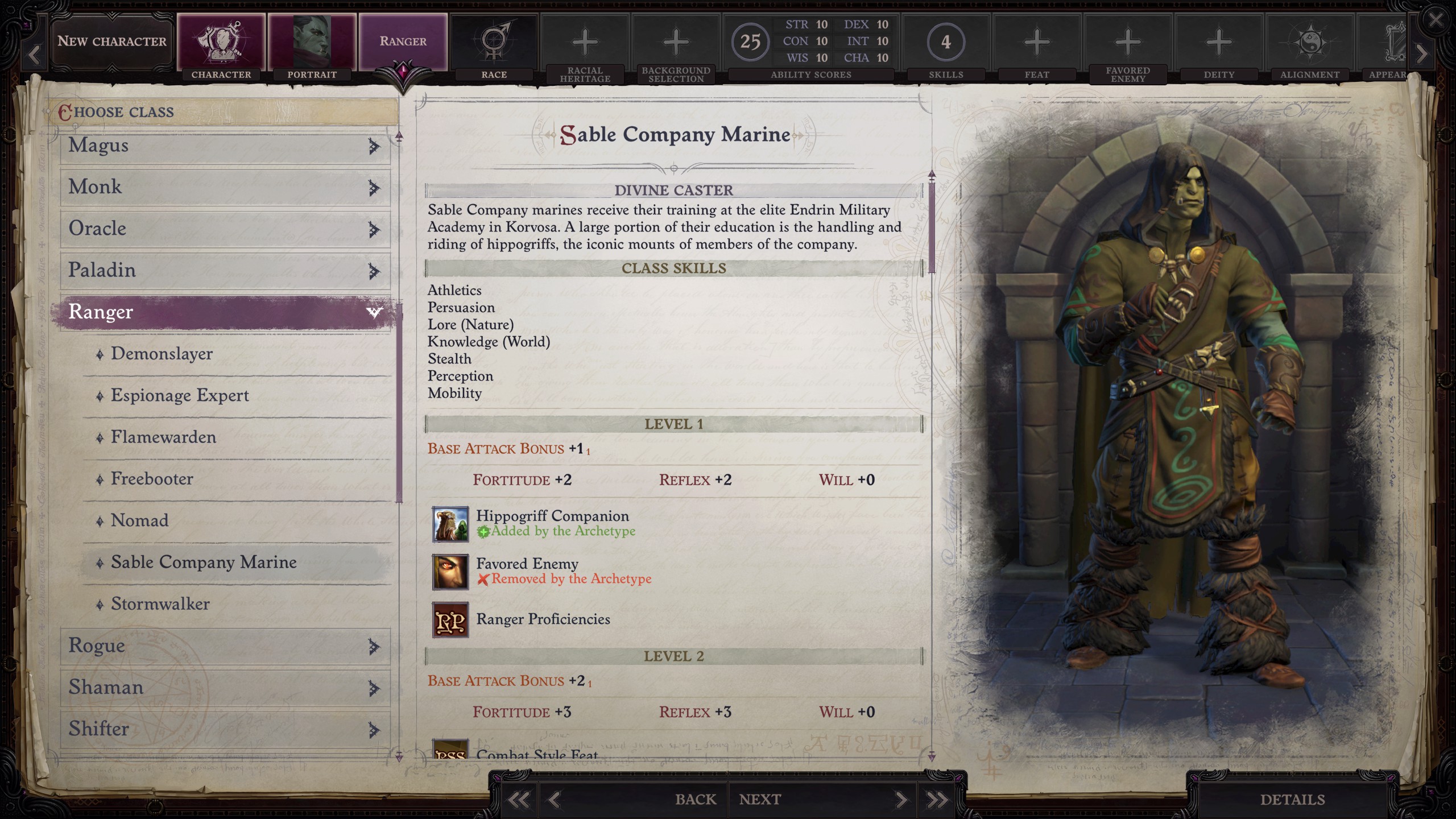Viewport: 1456px width, 819px height.
Task: Click the Skills counter icon
Action: (x=946, y=41)
